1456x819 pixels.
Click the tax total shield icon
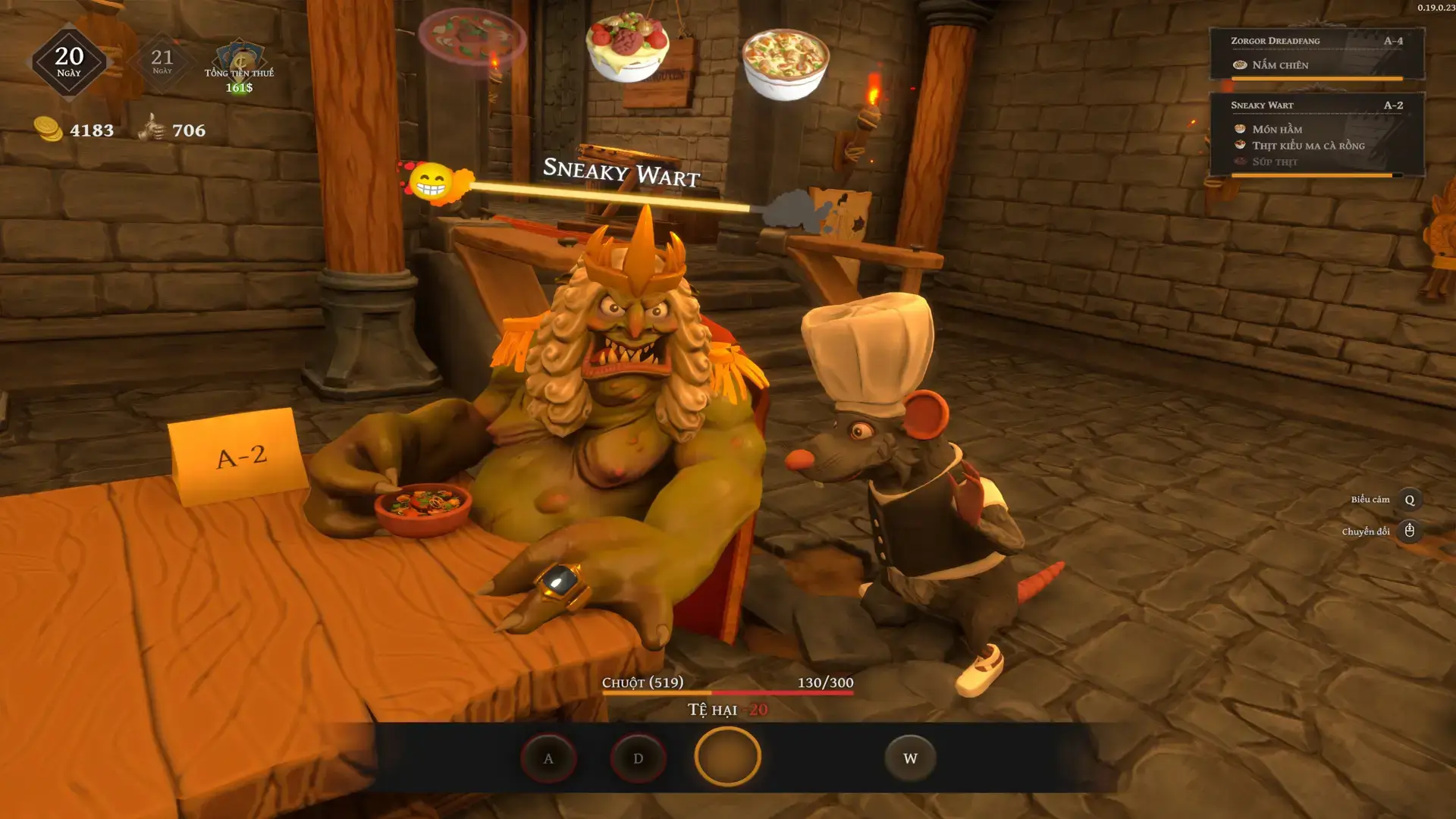(240, 56)
